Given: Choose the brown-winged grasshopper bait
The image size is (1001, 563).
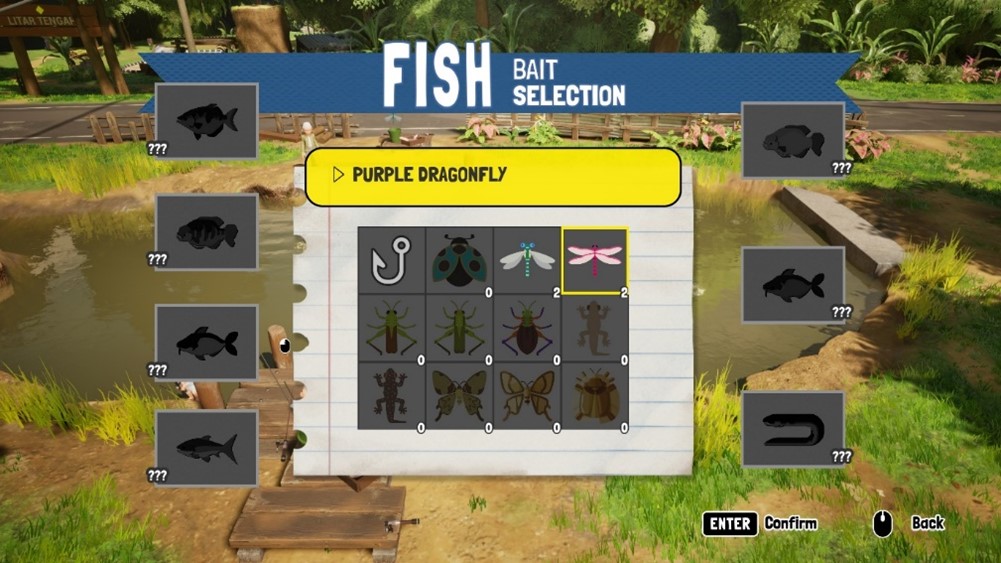Looking at the screenshot, I should pos(391,328).
